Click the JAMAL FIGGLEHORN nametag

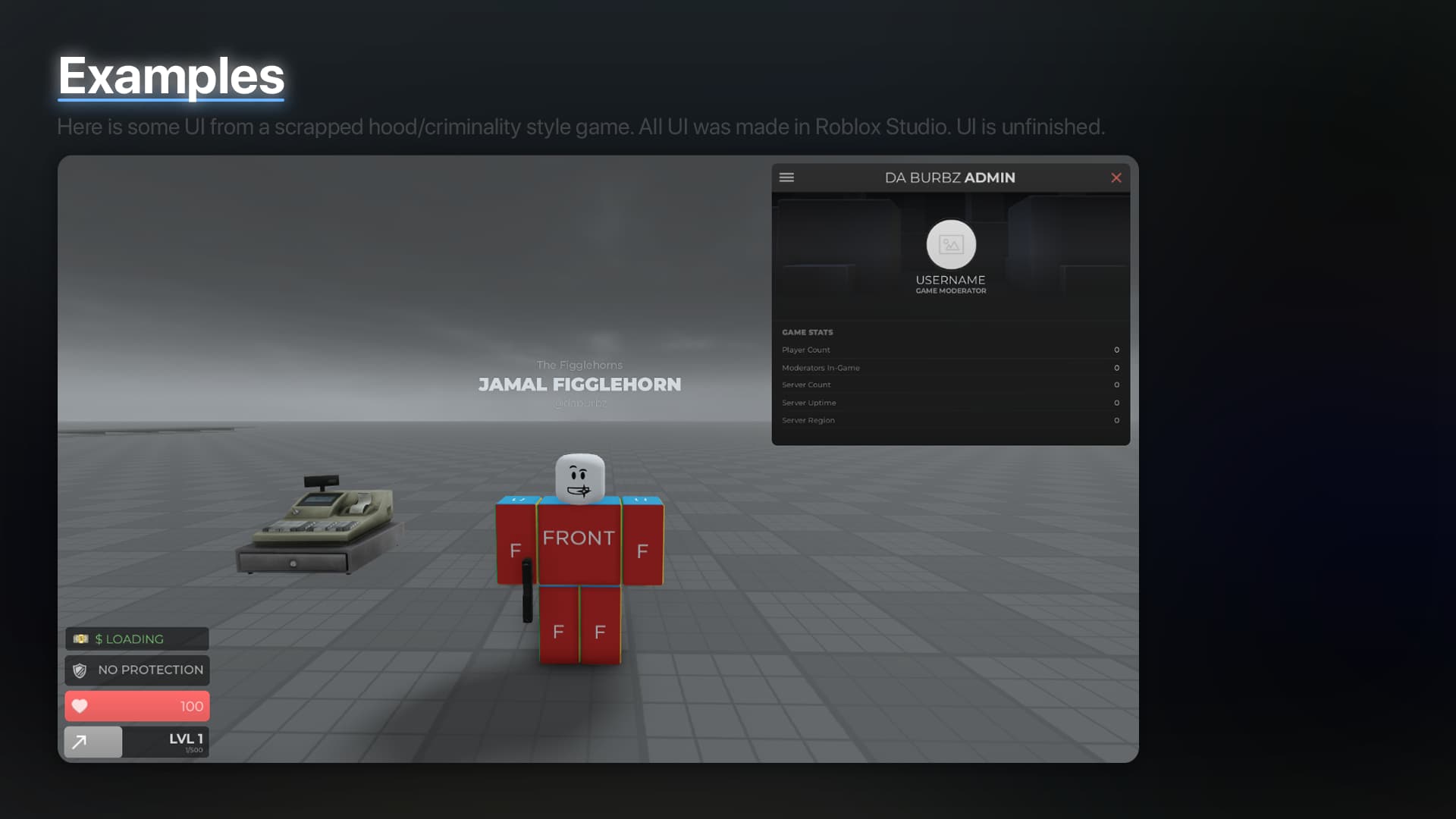tap(579, 384)
